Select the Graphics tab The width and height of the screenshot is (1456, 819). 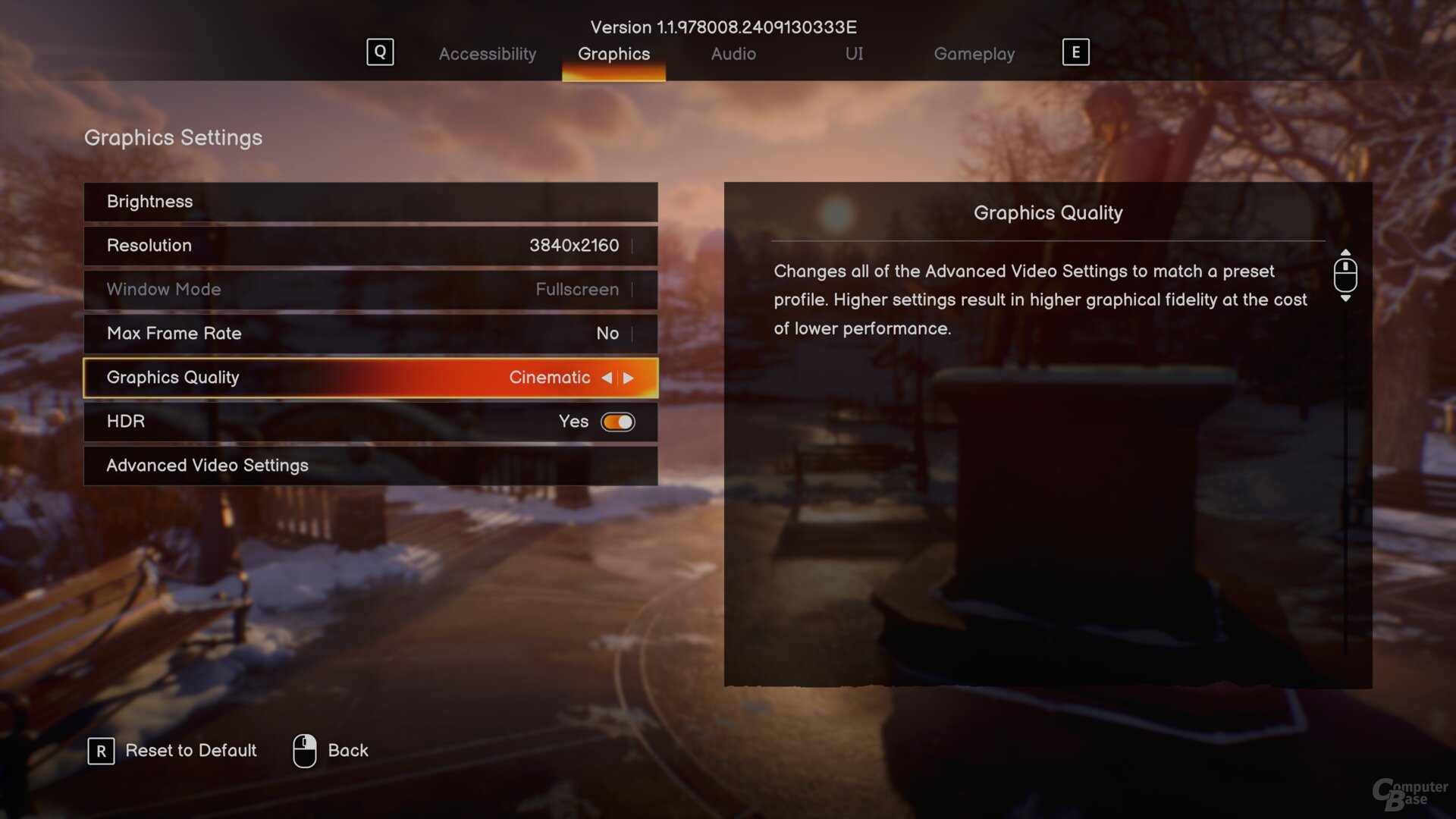(x=613, y=54)
